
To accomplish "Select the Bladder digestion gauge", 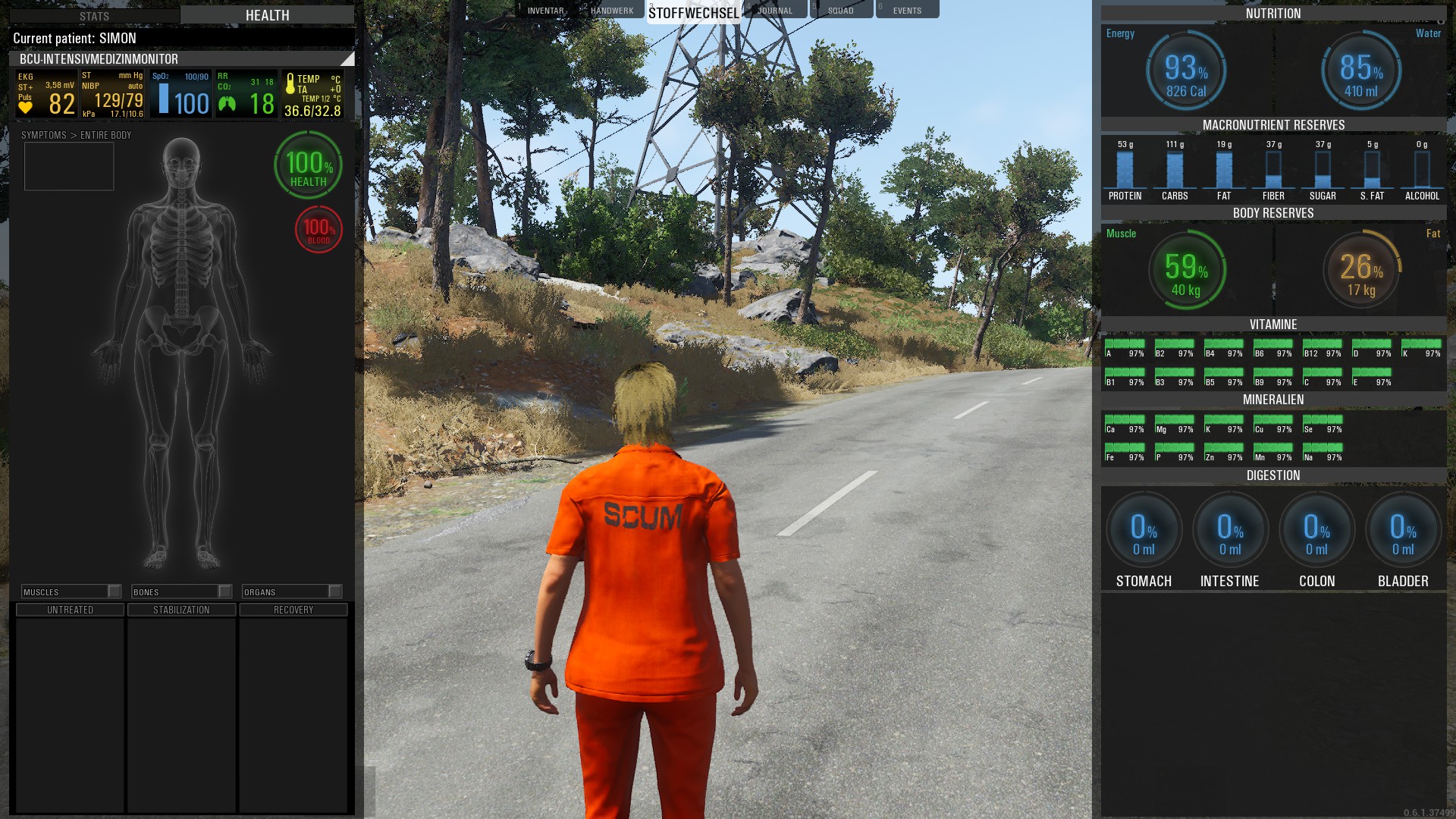I will 1403,531.
